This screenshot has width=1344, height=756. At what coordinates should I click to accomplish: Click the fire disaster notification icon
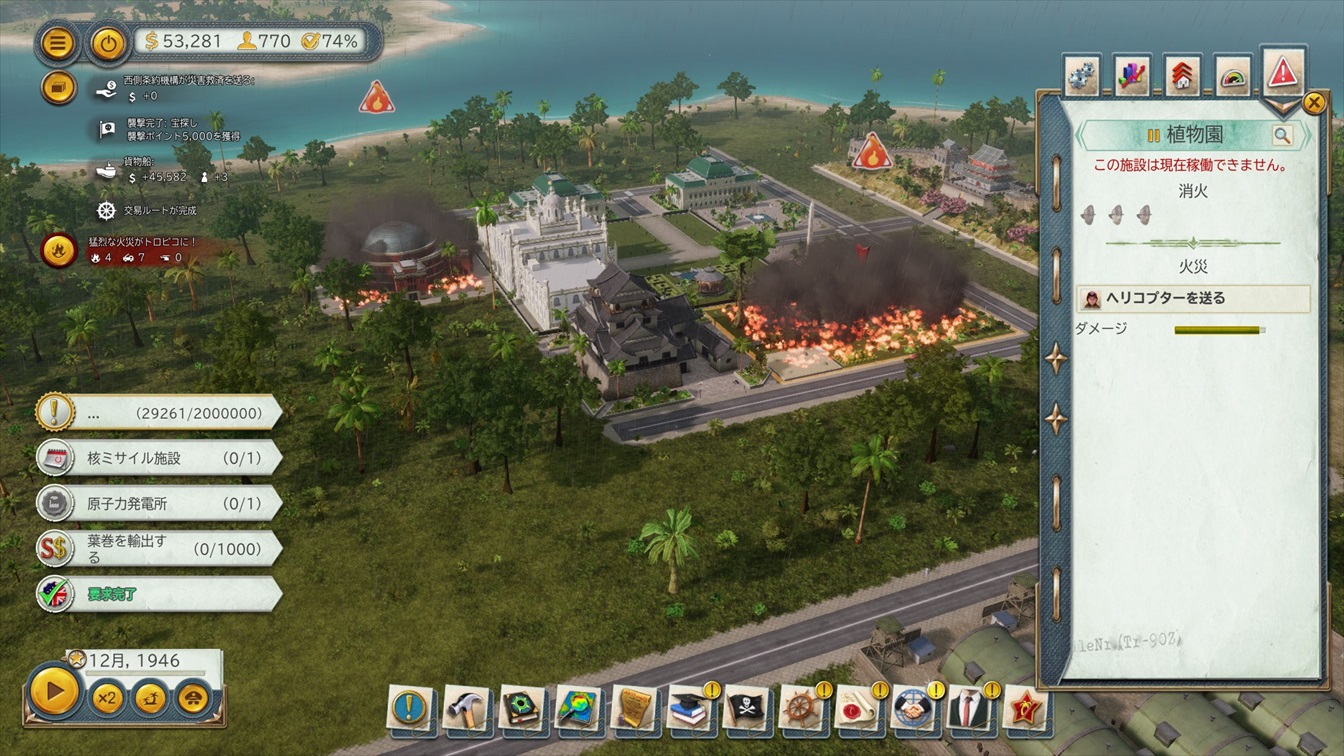coord(58,248)
